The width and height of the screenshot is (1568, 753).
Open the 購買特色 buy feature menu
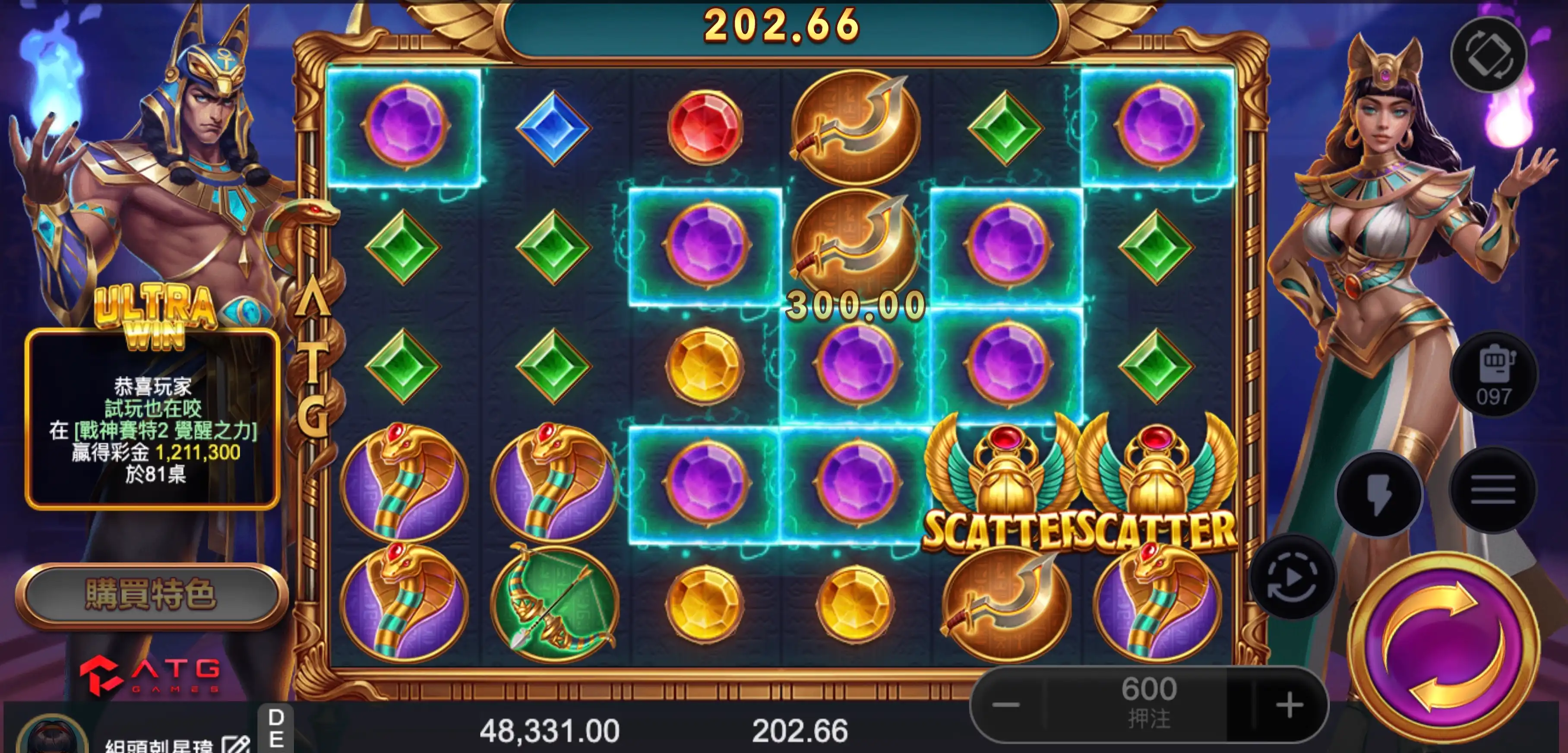151,595
